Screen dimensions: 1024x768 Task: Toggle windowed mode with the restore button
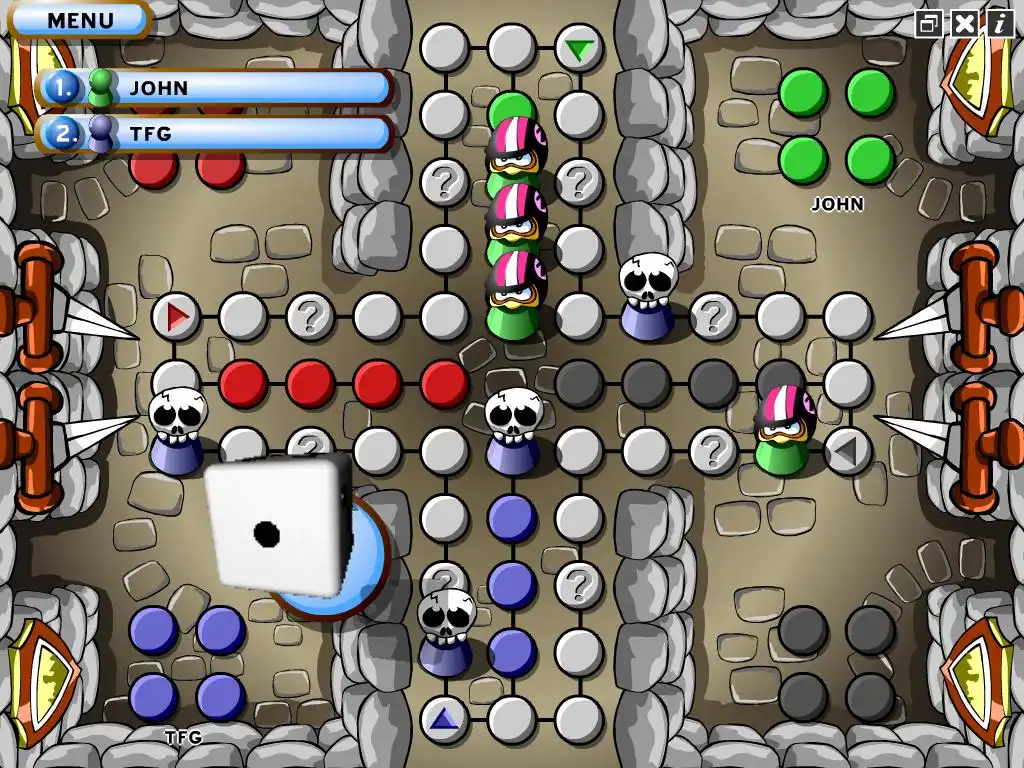click(929, 23)
